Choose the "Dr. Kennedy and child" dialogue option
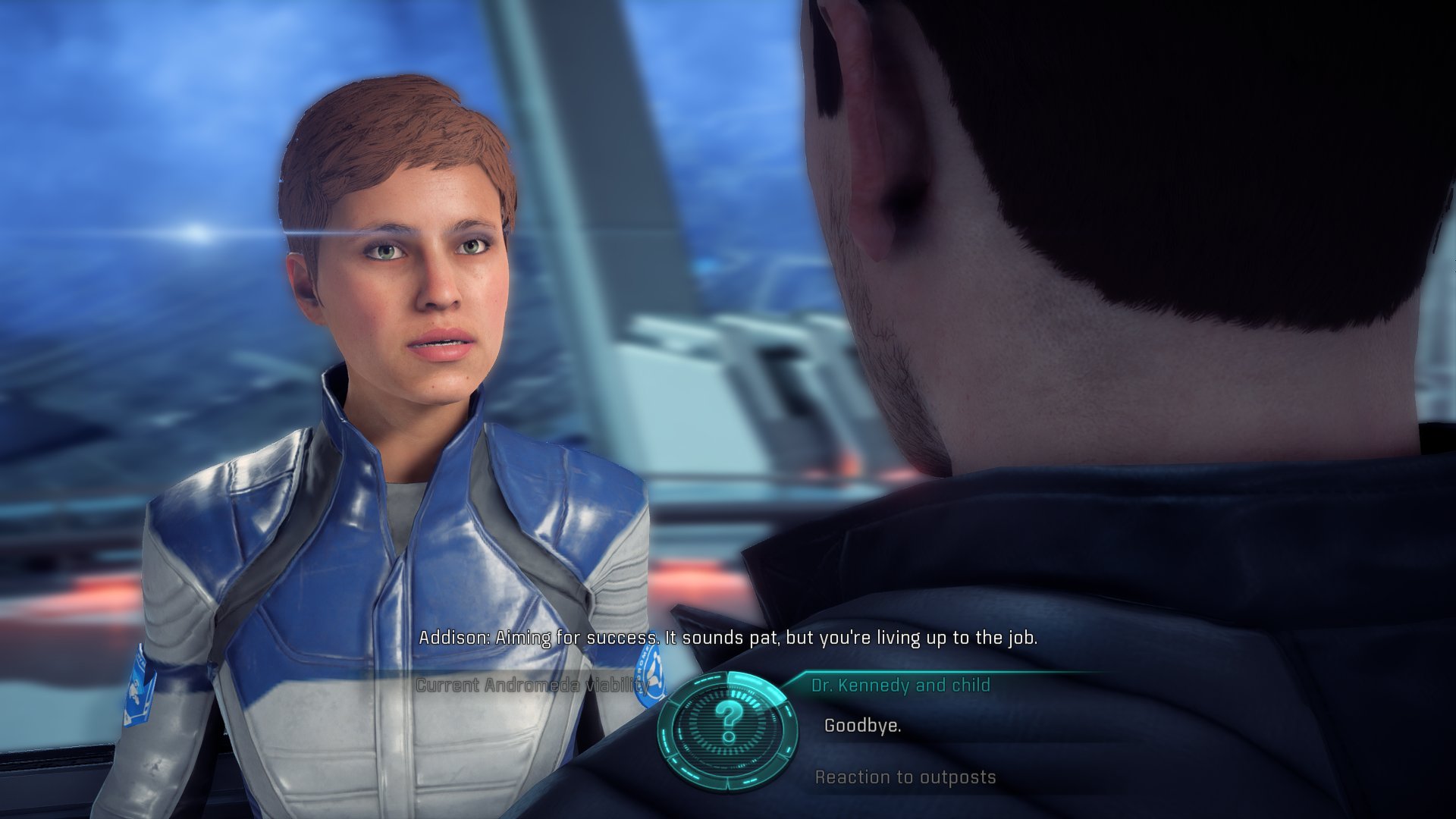Image resolution: width=1456 pixels, height=819 pixels. tap(900, 686)
